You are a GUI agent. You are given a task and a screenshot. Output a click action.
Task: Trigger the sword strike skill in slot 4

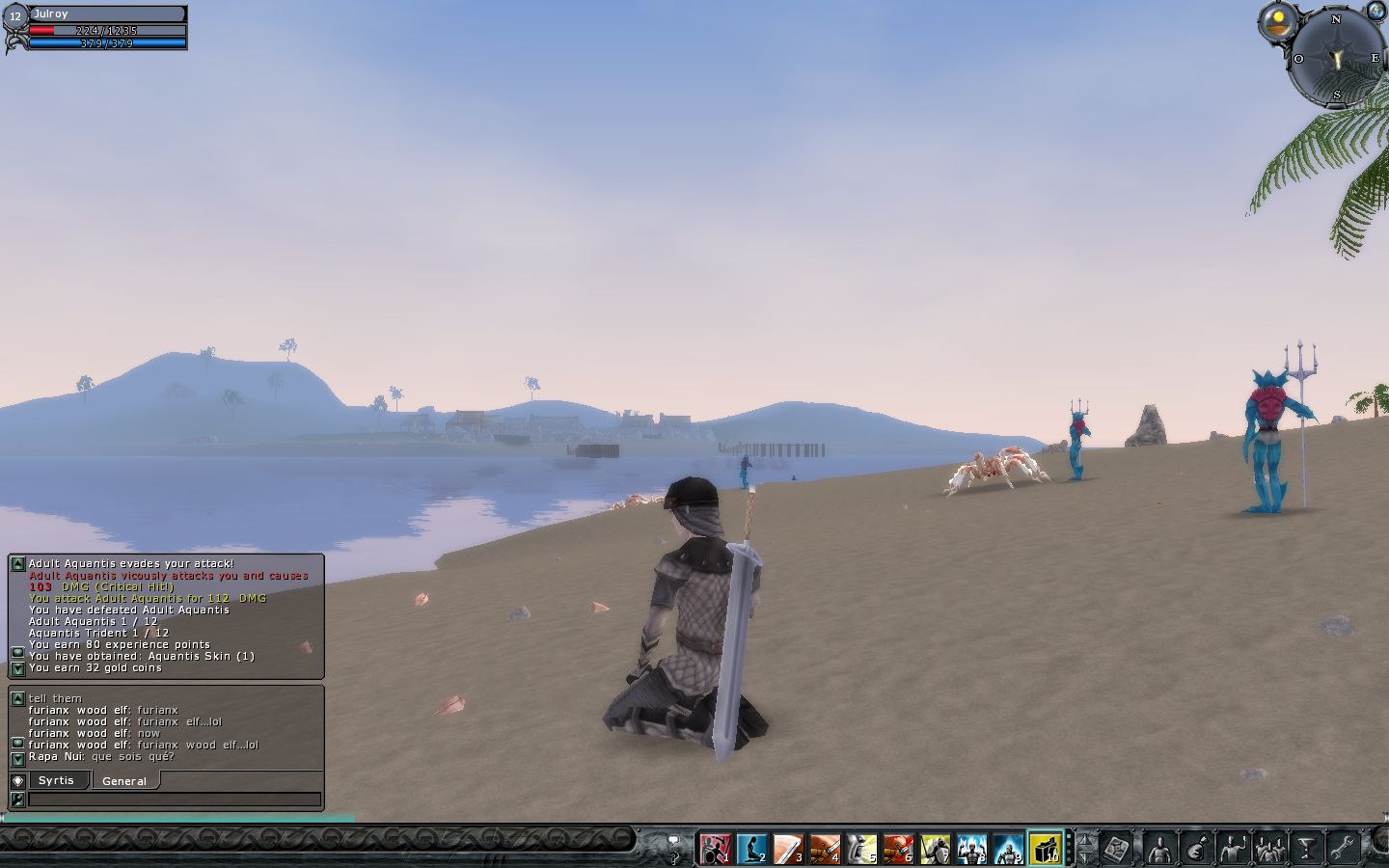(x=825, y=849)
